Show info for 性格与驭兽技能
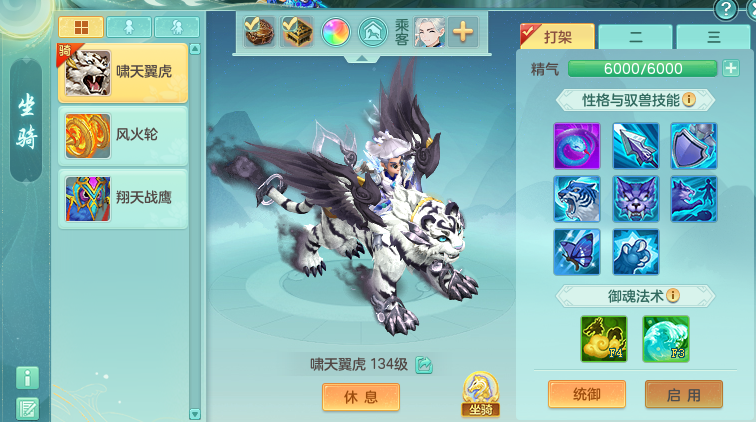The image size is (756, 422). [x=689, y=100]
